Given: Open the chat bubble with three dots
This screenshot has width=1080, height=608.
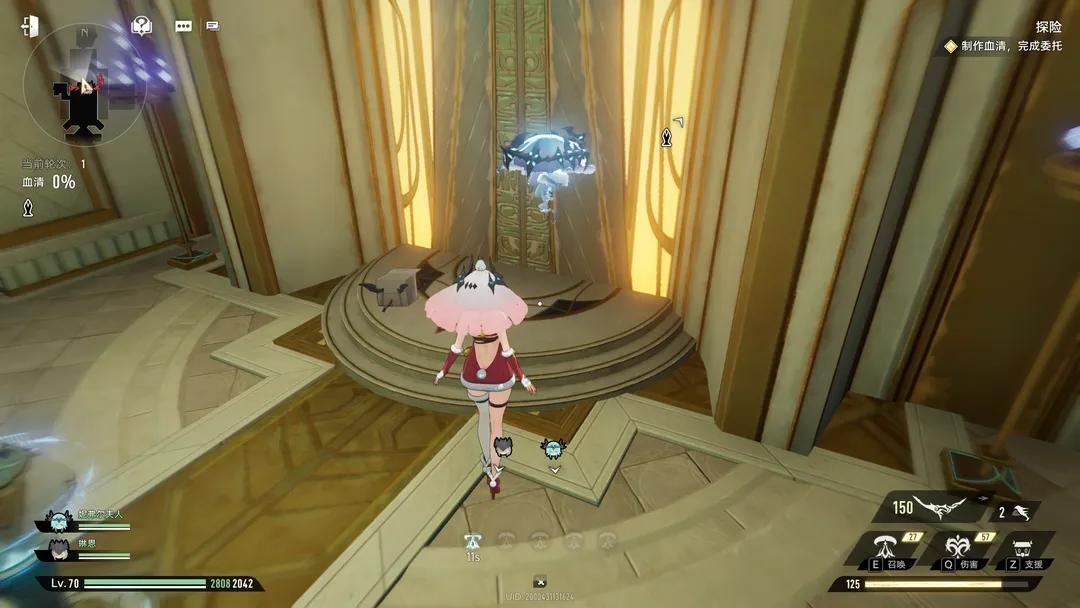Looking at the screenshot, I should coord(183,27).
